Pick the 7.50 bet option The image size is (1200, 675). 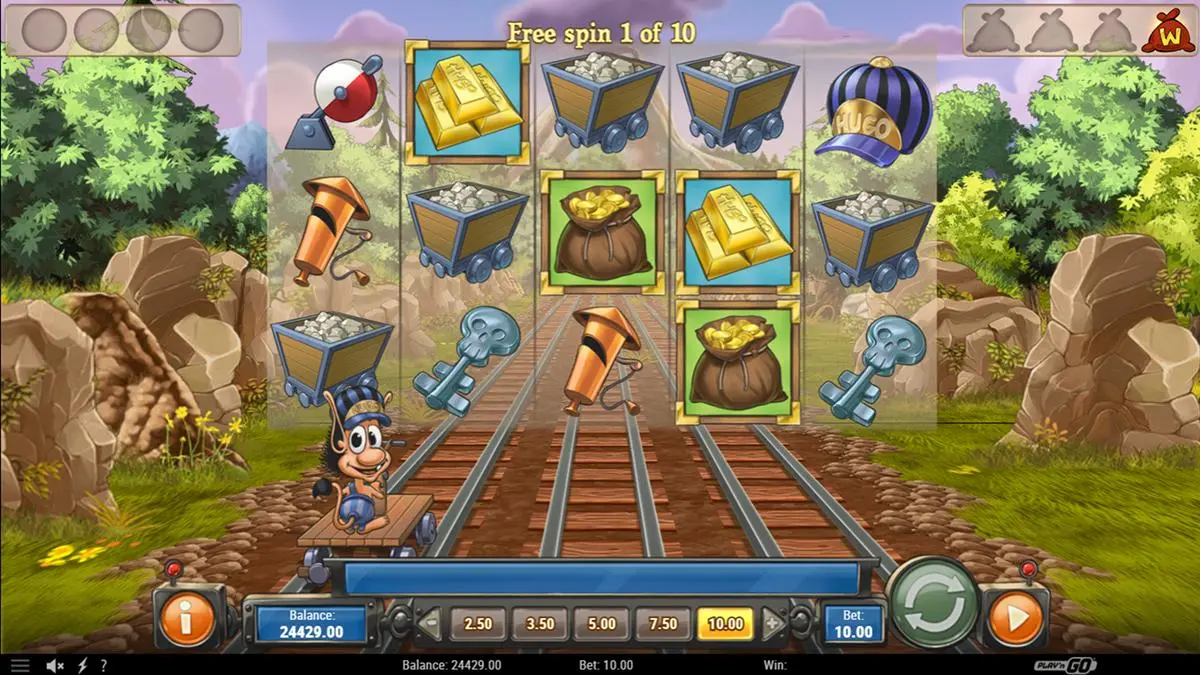[663, 624]
